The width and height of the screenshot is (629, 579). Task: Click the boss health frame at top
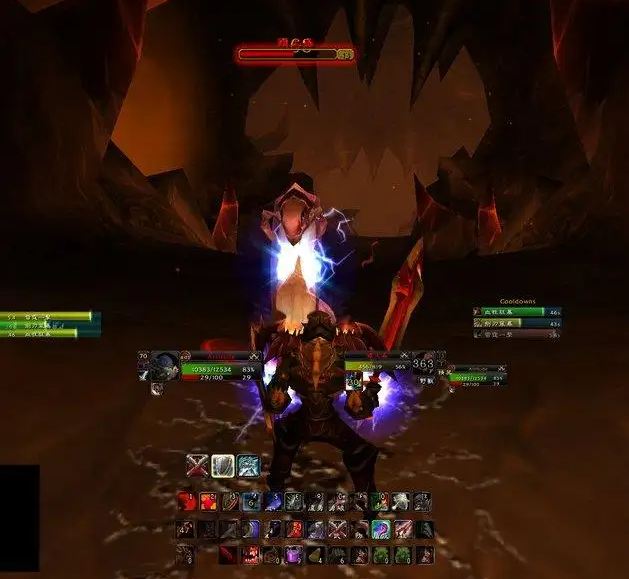(x=295, y=53)
